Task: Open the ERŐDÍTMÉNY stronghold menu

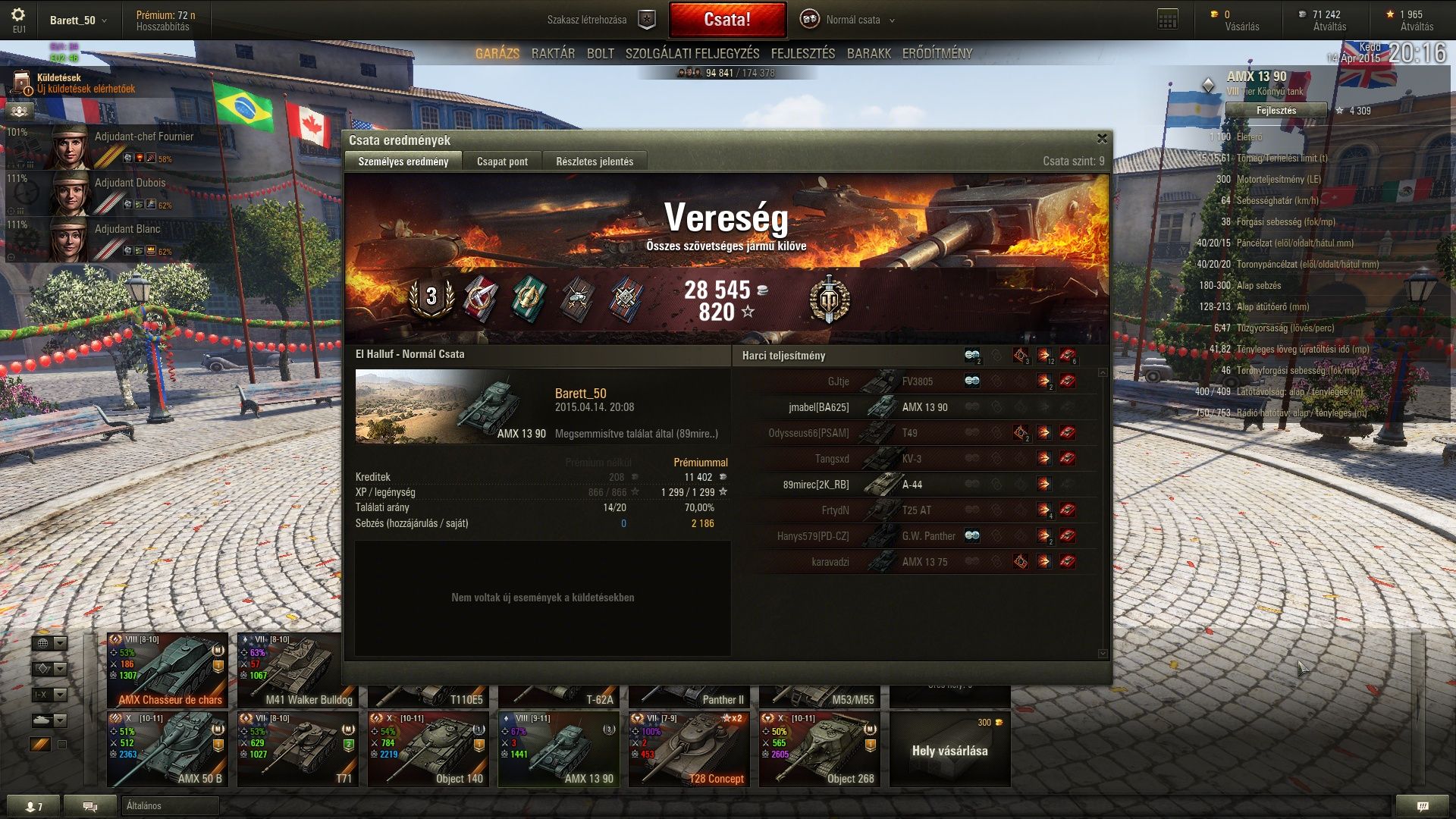Action: tap(937, 54)
